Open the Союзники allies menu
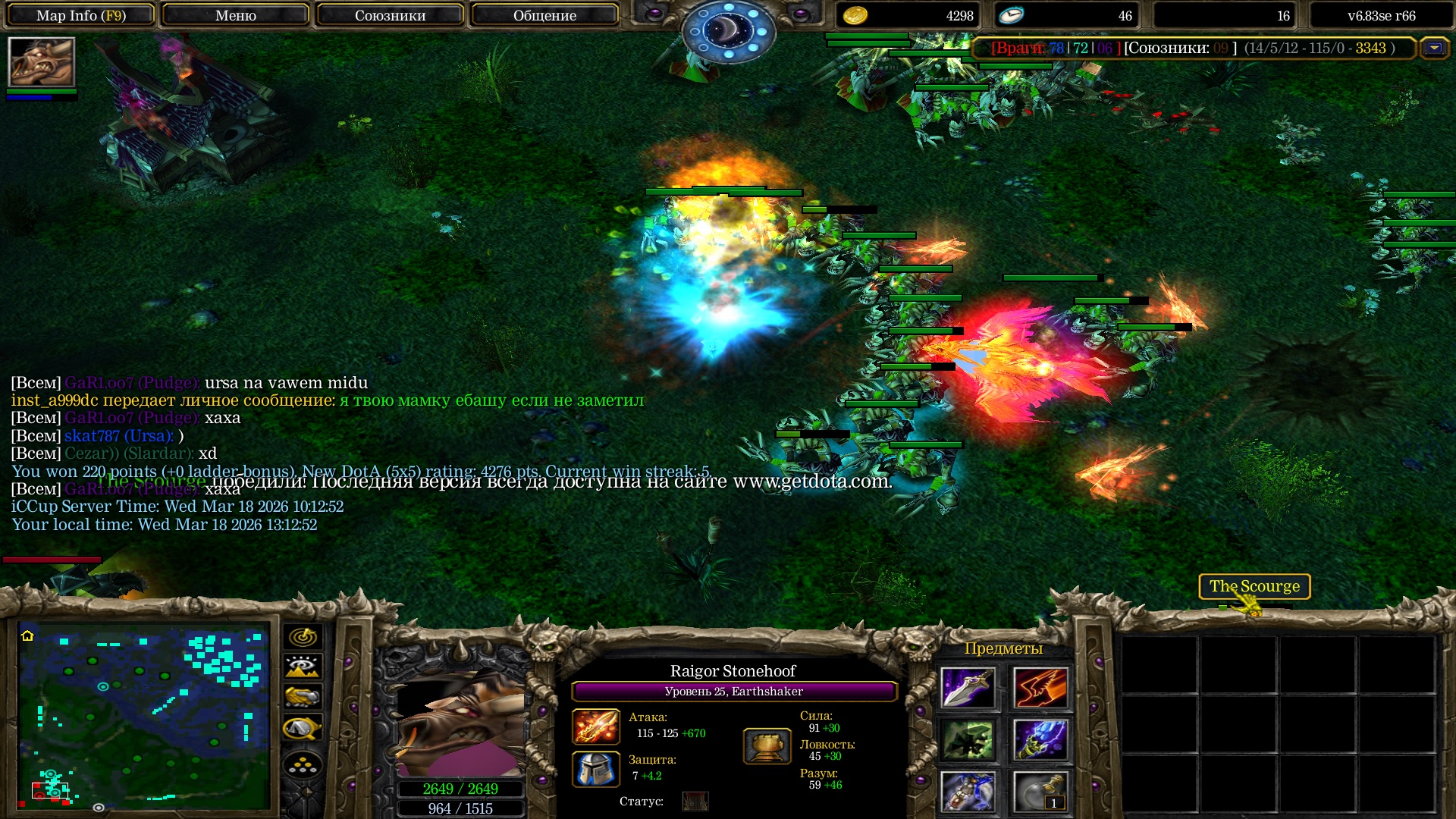Screen dimensions: 1456x819 click(x=390, y=15)
